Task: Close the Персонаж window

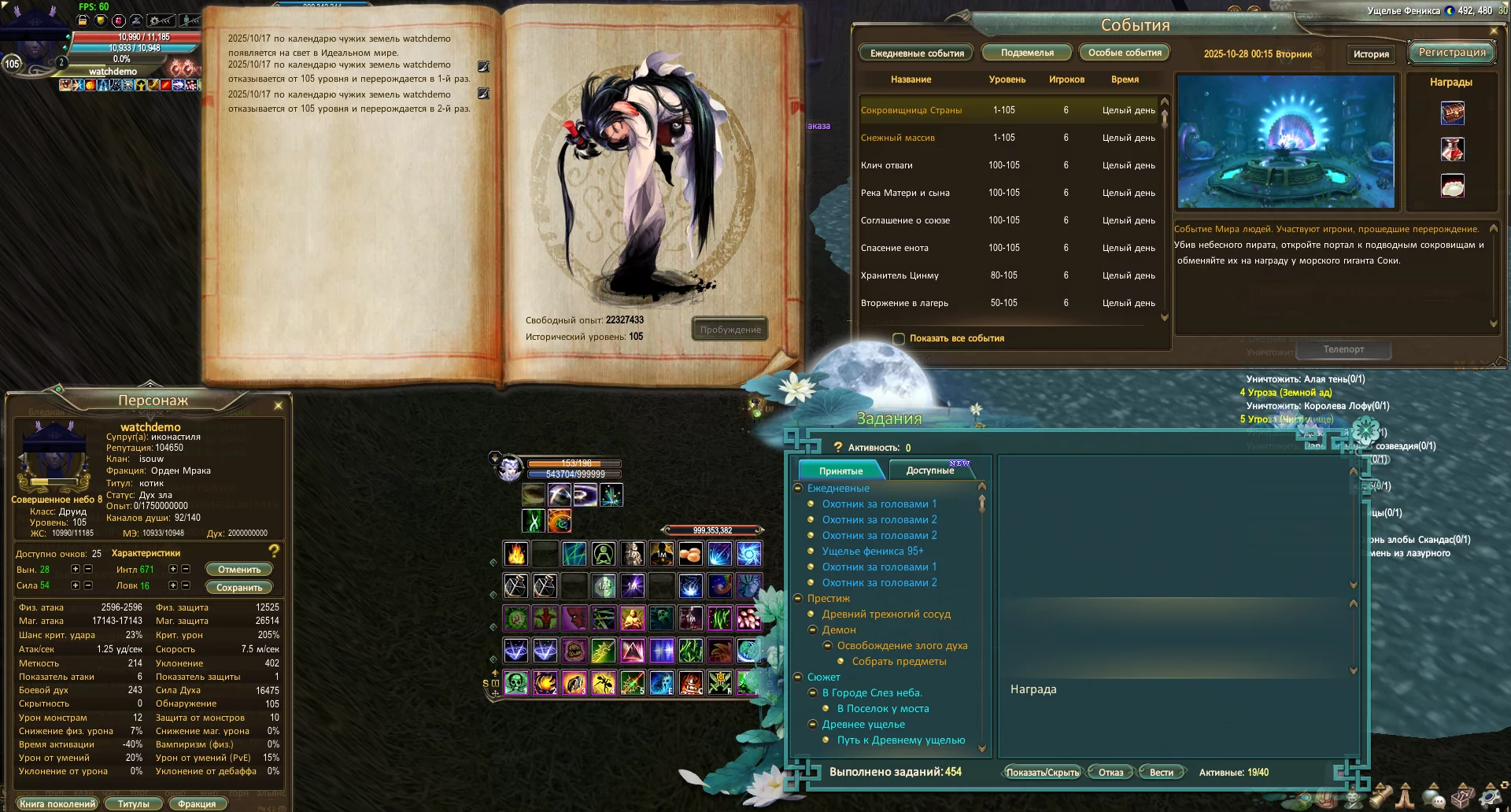Action: tap(278, 406)
